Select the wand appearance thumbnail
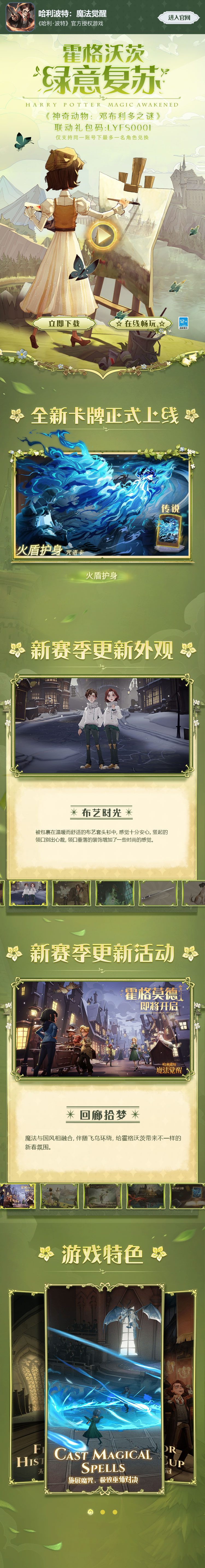 coord(159,893)
